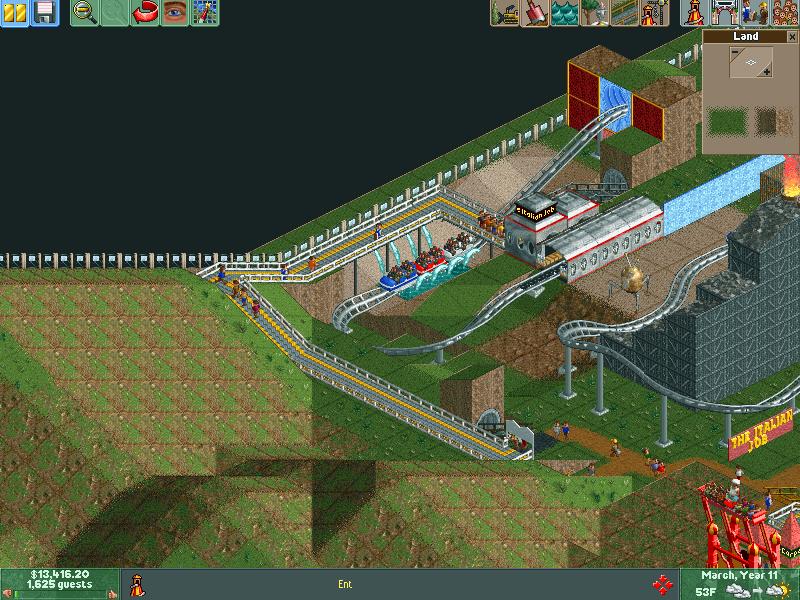Select the water adjustment tool

[x=565, y=13]
